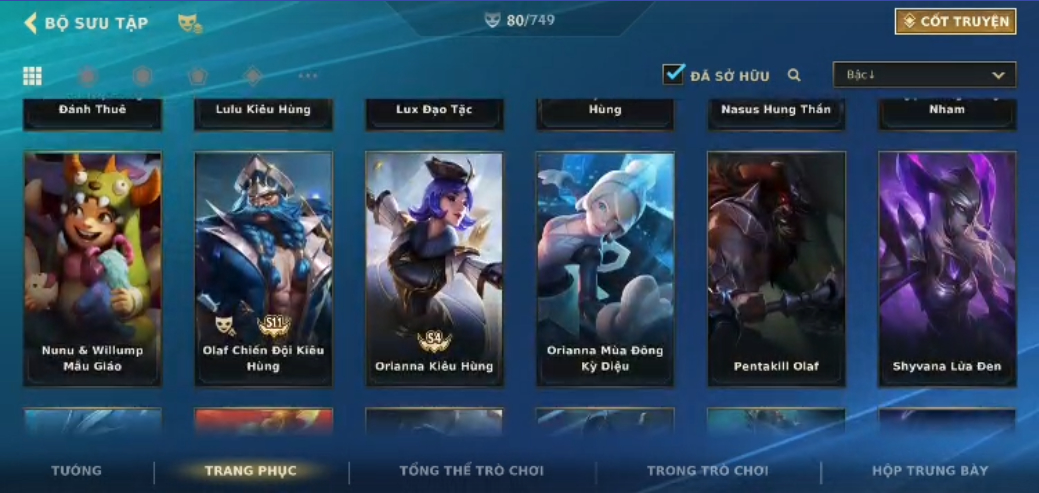Toggle the Đã Sở Hữu checkbox

coord(673,75)
